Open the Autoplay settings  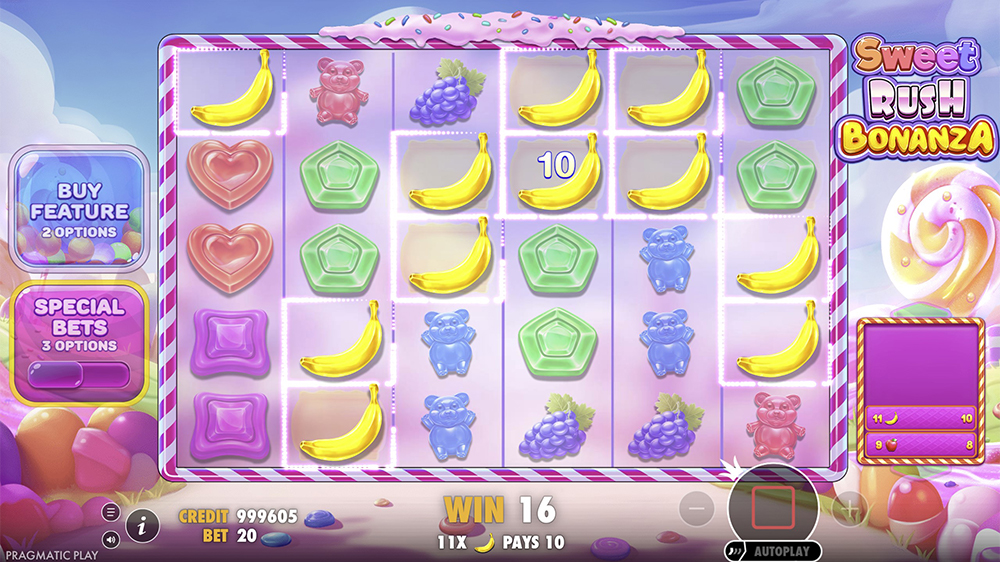click(x=773, y=551)
